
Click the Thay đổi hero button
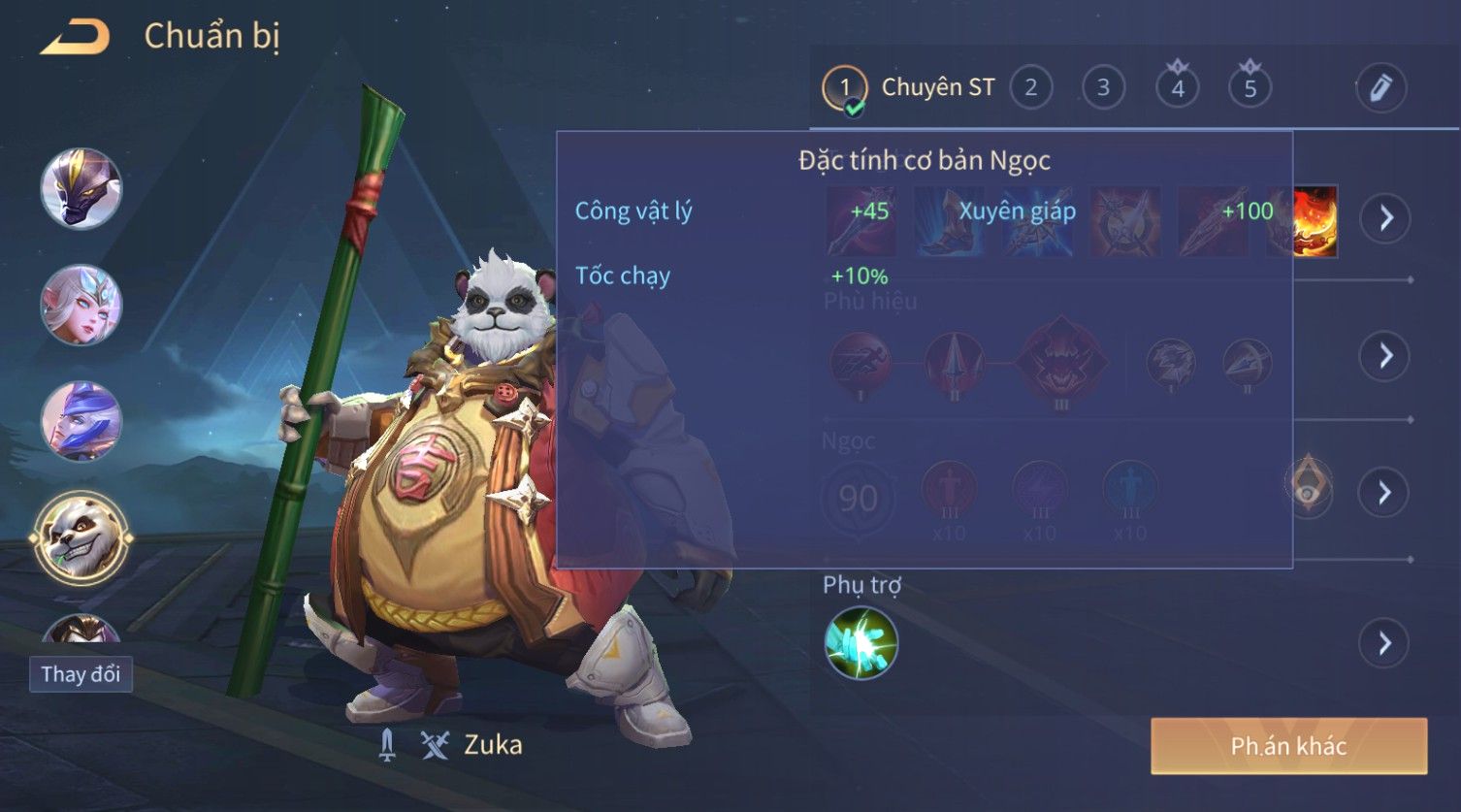[81, 674]
